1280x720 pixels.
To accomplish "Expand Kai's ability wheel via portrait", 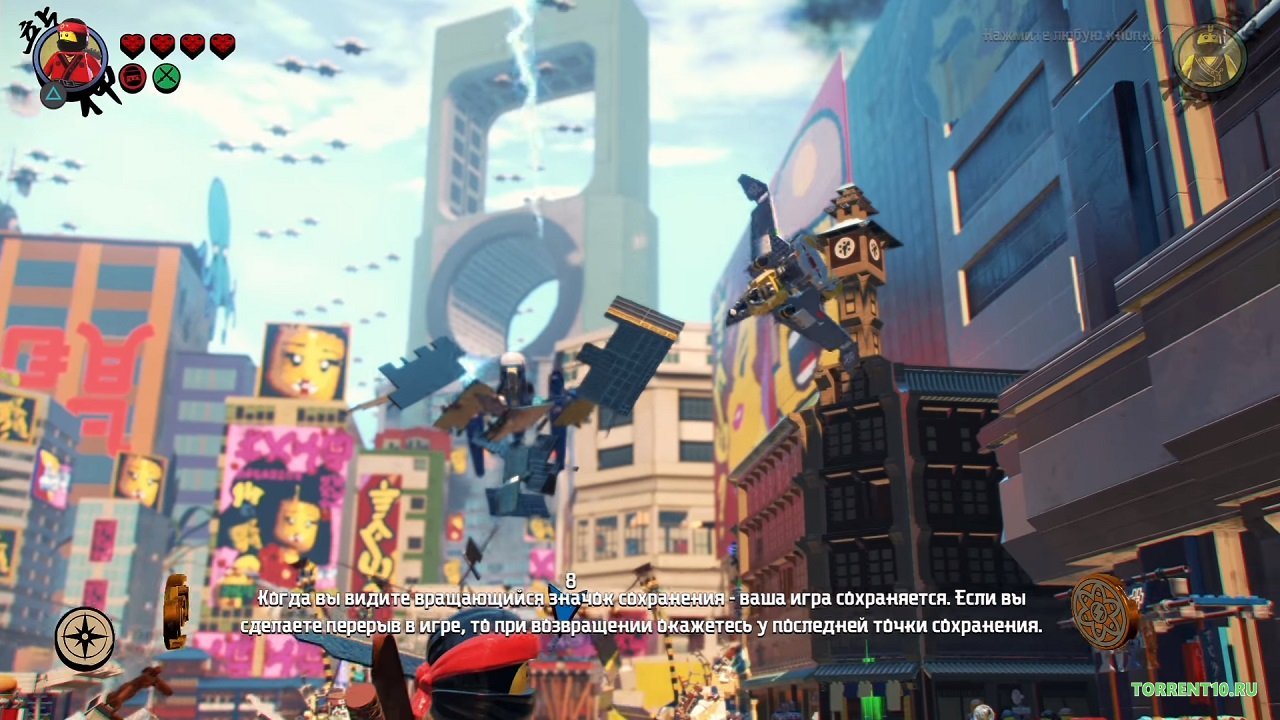I will coord(70,57).
